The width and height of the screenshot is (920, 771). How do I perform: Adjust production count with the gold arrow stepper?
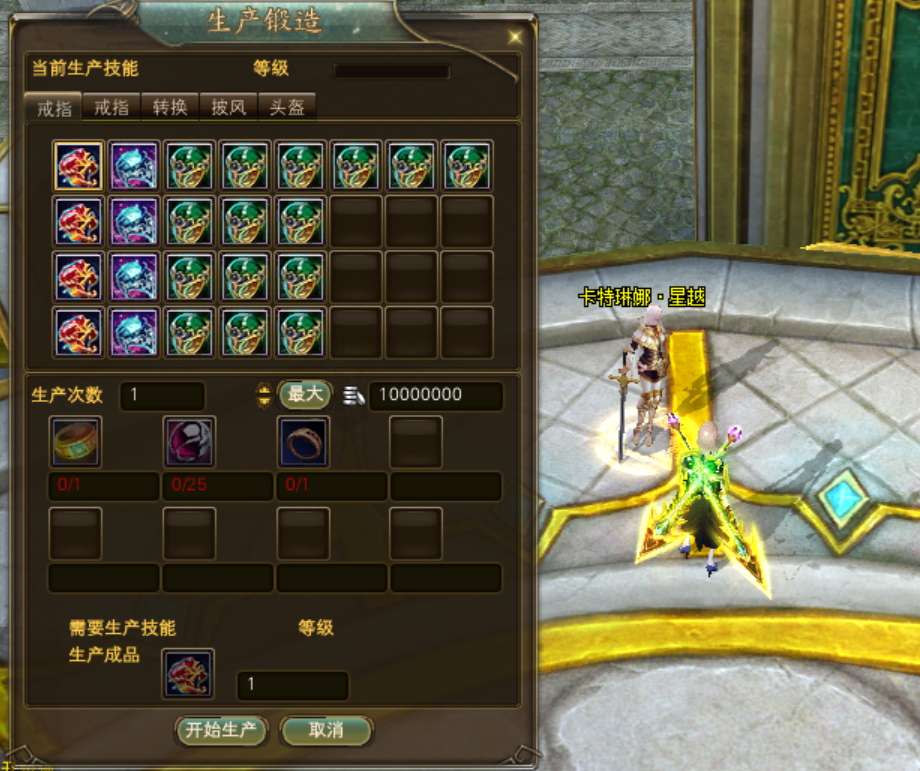264,395
